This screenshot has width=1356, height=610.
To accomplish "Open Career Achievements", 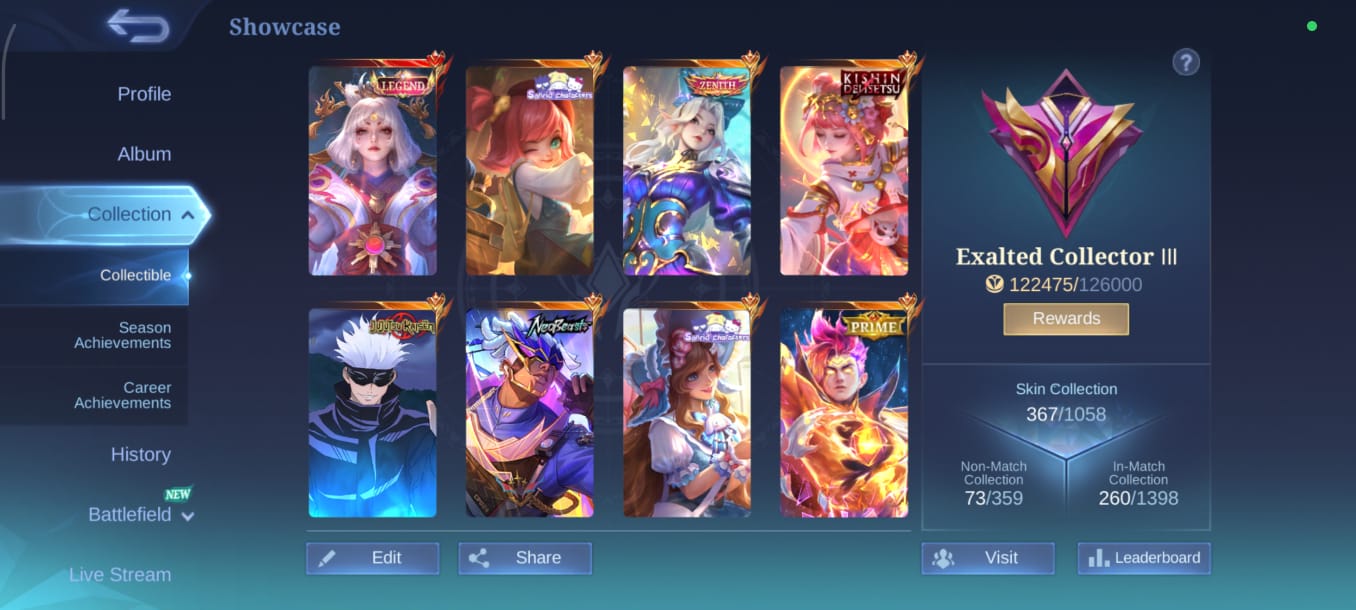I will pyautogui.click(x=122, y=395).
